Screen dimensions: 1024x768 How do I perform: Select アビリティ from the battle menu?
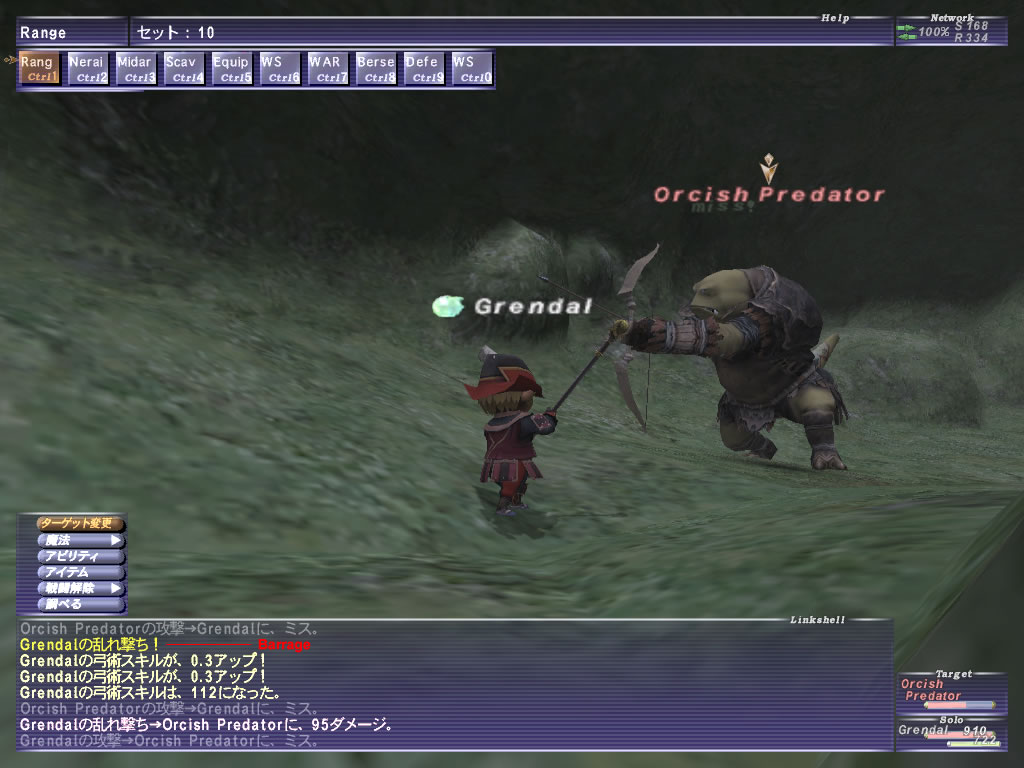[80, 556]
